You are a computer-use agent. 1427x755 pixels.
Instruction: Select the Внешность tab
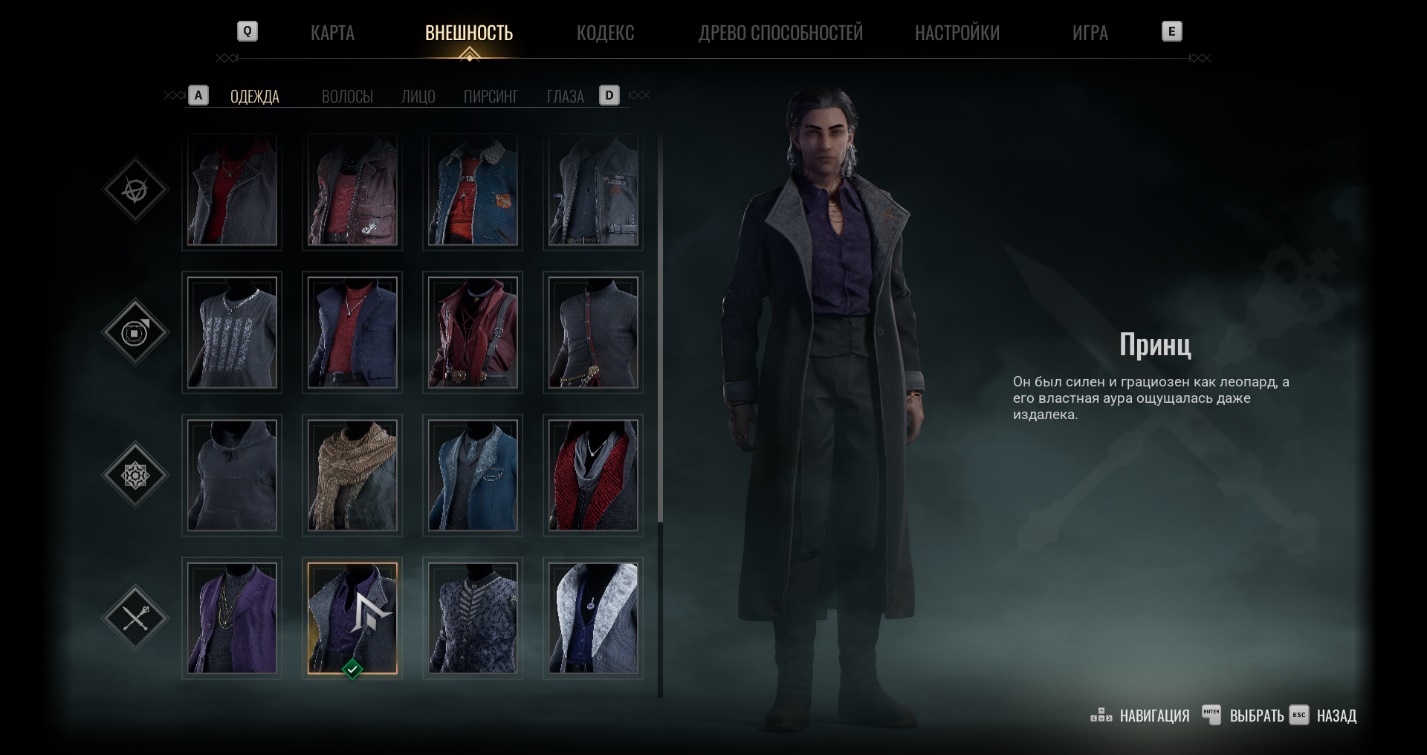(469, 33)
